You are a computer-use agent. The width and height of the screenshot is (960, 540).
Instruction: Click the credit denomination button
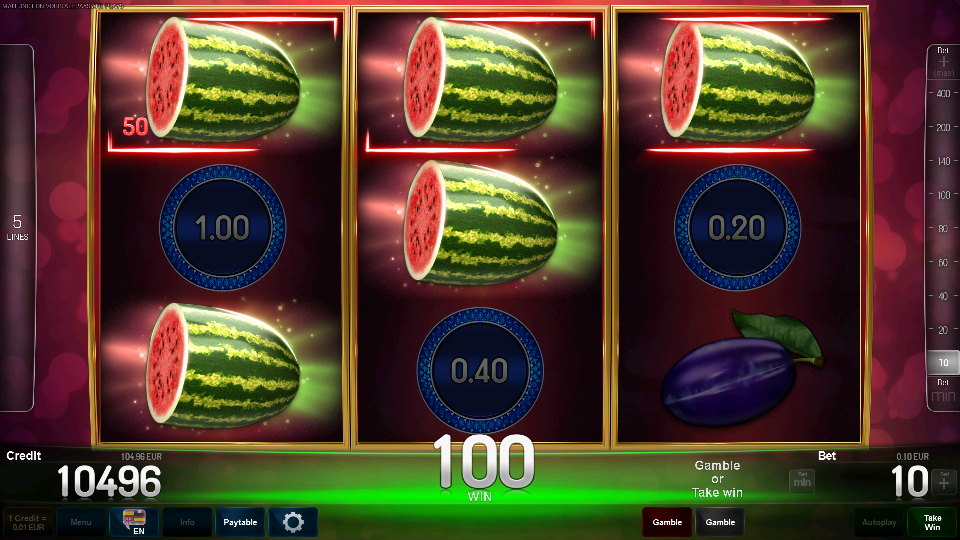click(x=28, y=522)
